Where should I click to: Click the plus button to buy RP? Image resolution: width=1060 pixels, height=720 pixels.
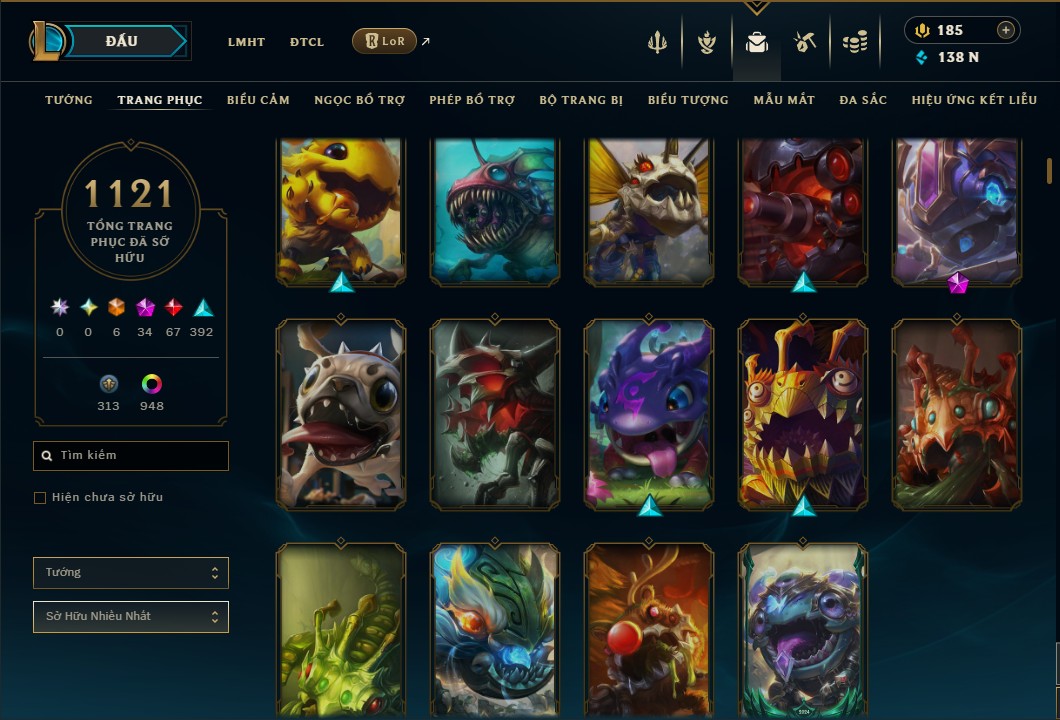[1006, 30]
